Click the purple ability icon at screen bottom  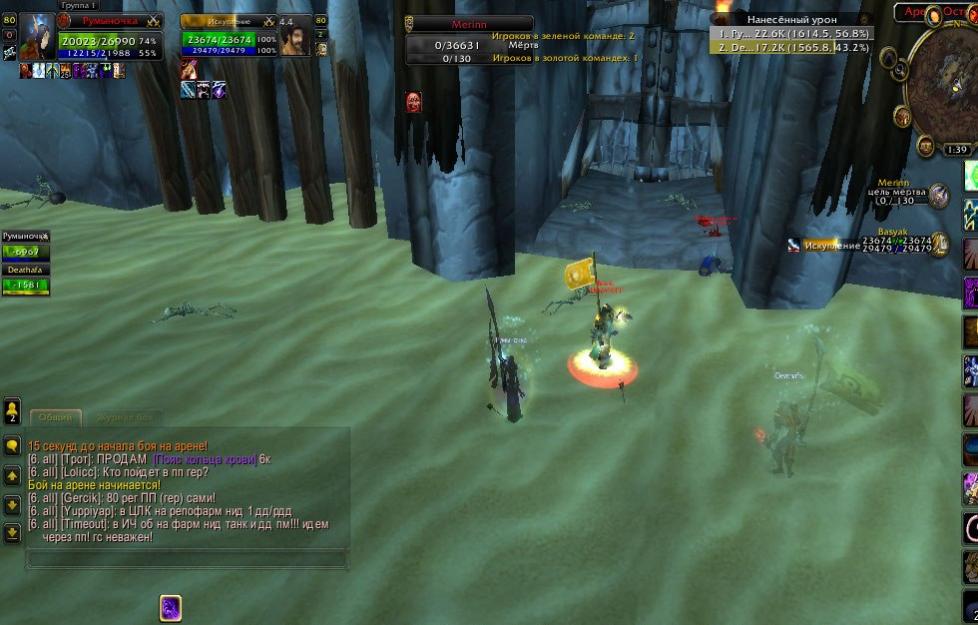tap(171, 607)
